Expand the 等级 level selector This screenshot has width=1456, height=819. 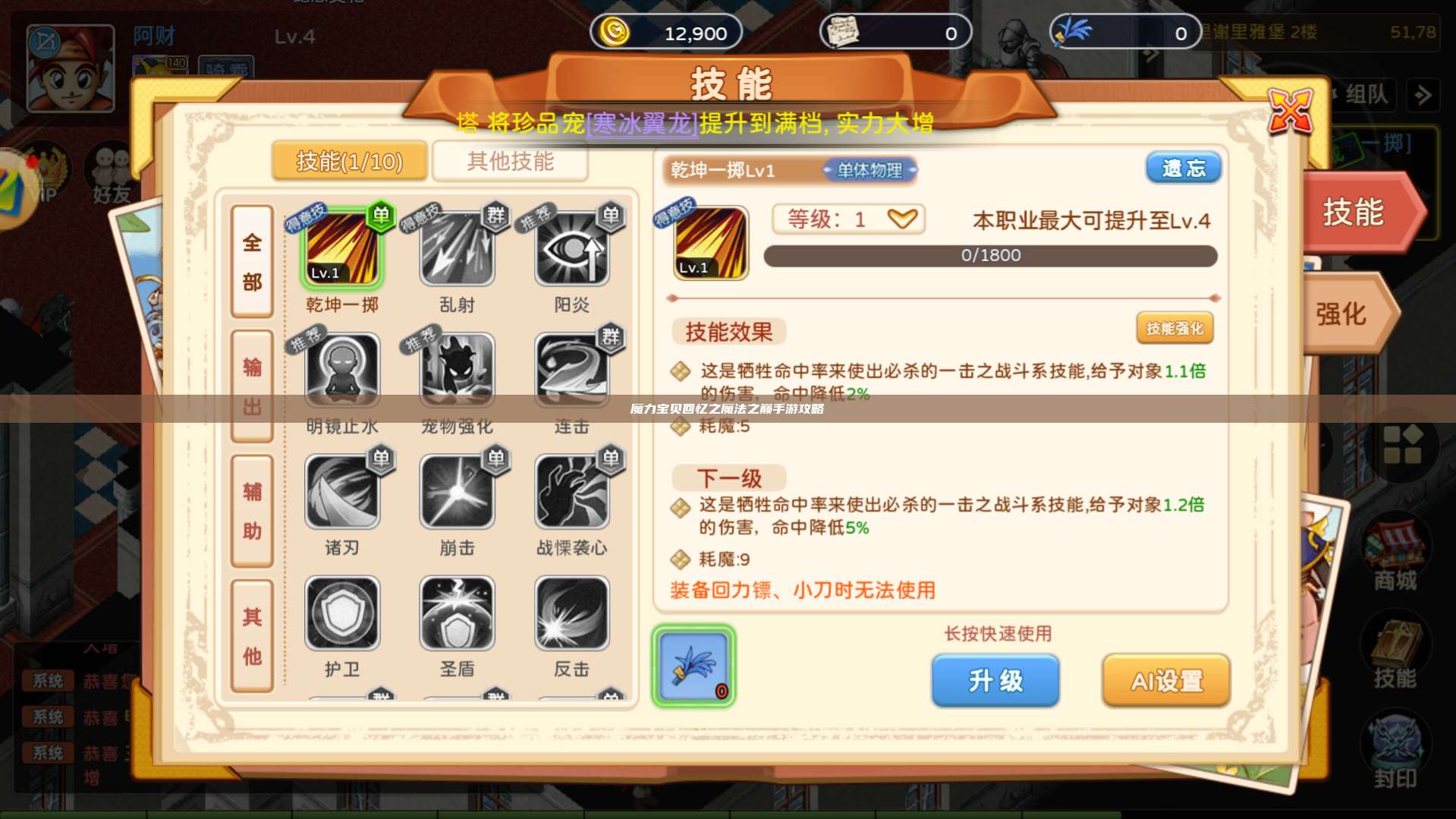847,219
